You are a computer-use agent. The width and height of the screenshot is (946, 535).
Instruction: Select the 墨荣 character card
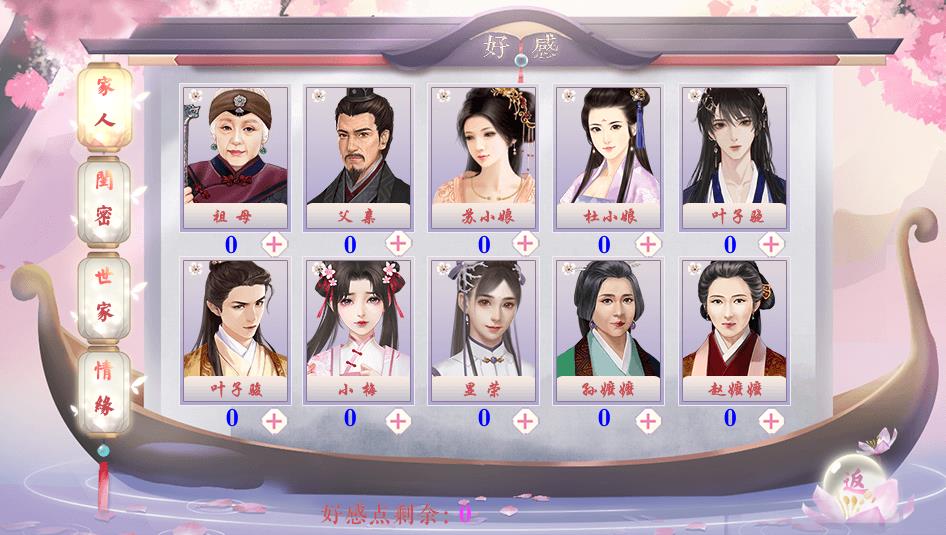tap(484, 330)
